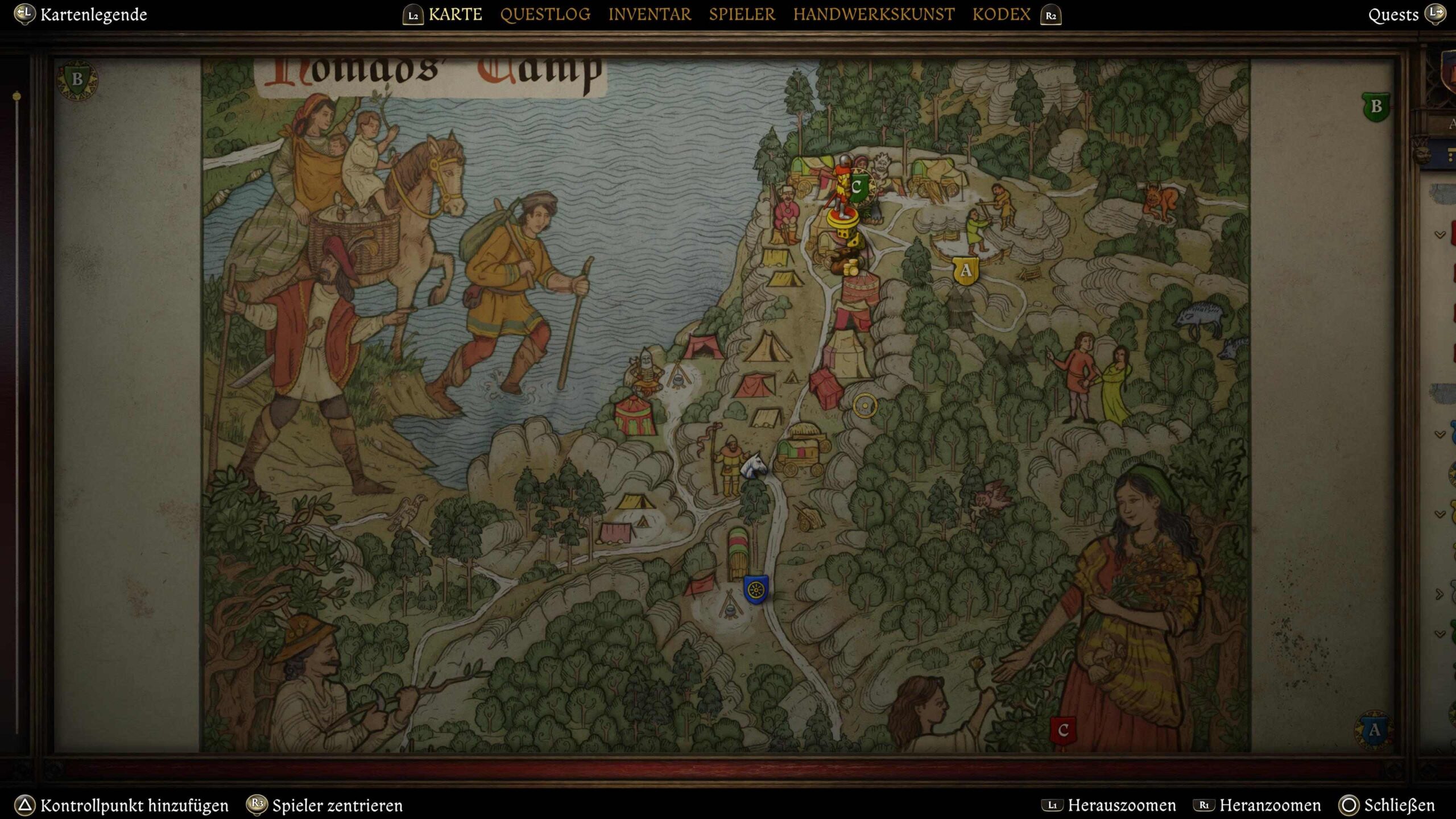The width and height of the screenshot is (1456, 819).
Task: Click the green C quest marker
Action: 857,187
